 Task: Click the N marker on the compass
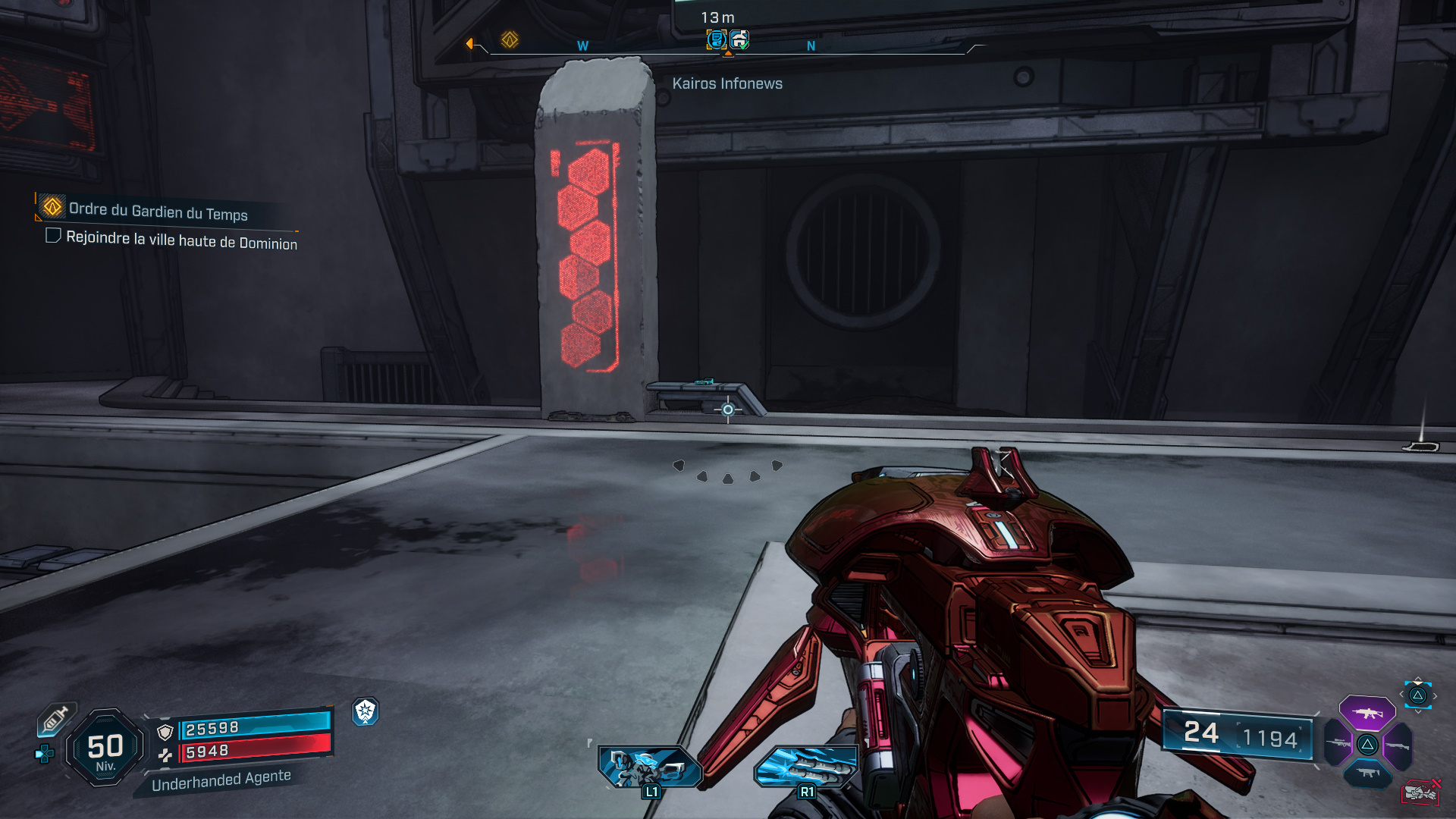coord(811,45)
